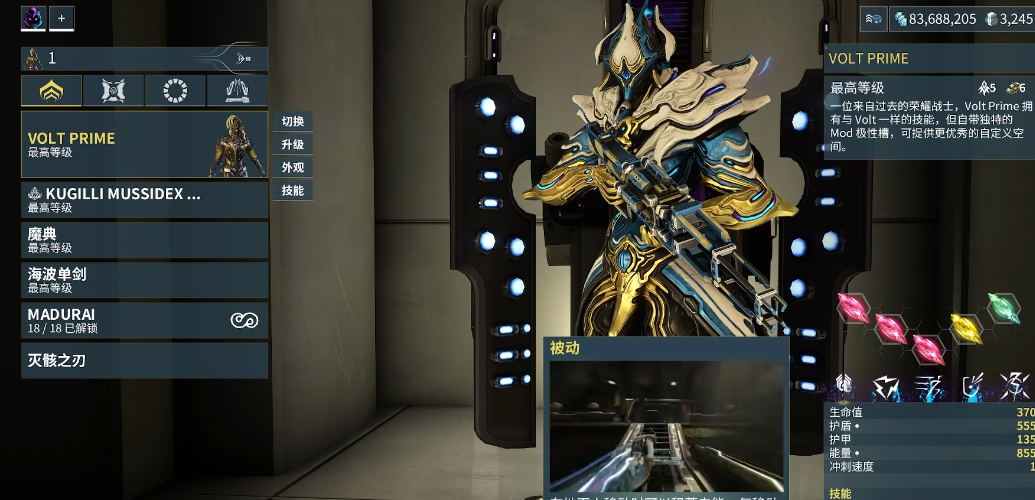Select the 灭骸之刃 slot
The height and width of the screenshot is (500, 1035).
(144, 360)
